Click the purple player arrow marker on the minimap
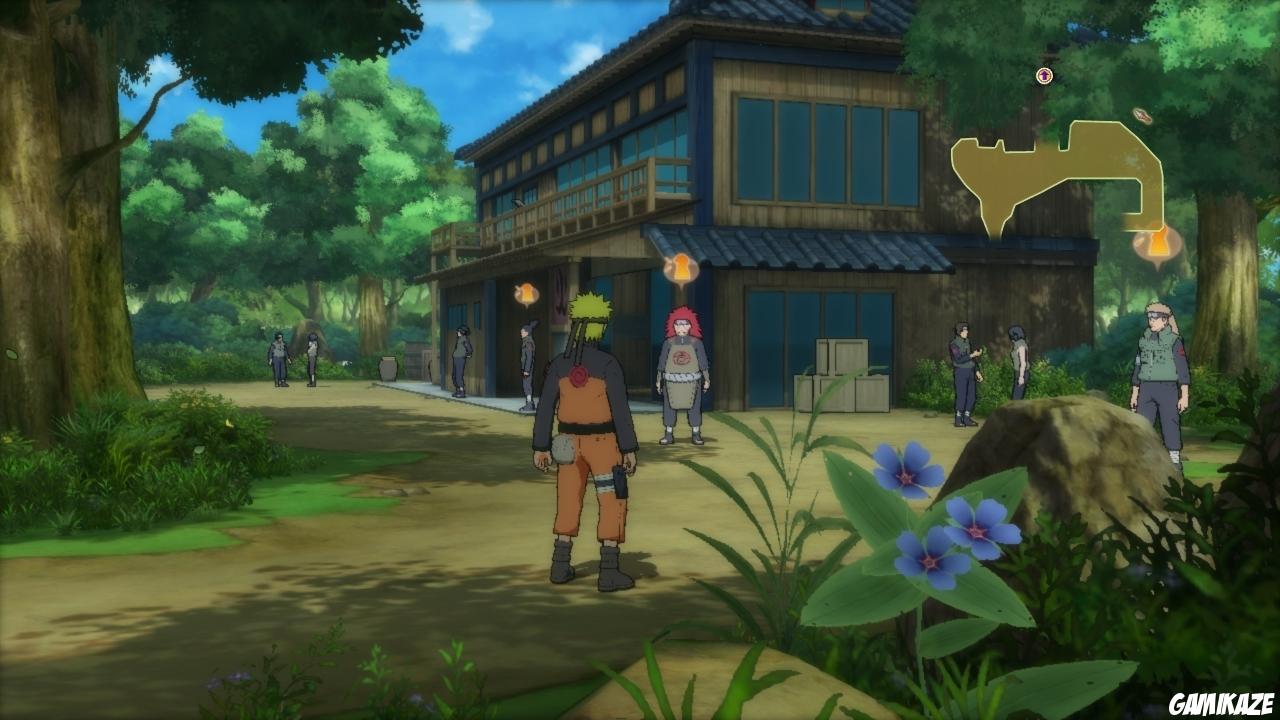The width and height of the screenshot is (1280, 720). coord(1043,76)
